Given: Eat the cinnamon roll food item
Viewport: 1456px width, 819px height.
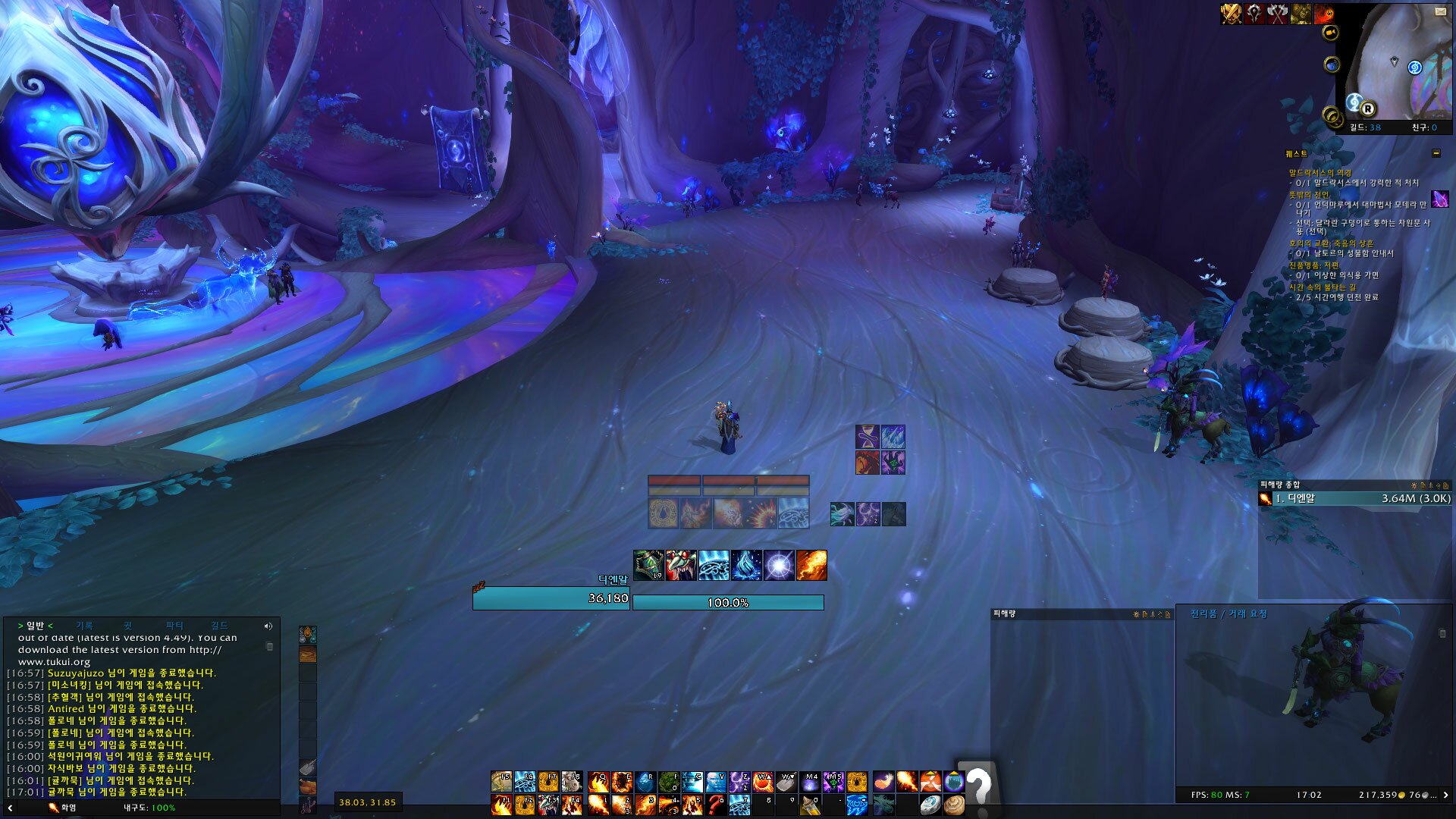Looking at the screenshot, I should click(x=954, y=805).
